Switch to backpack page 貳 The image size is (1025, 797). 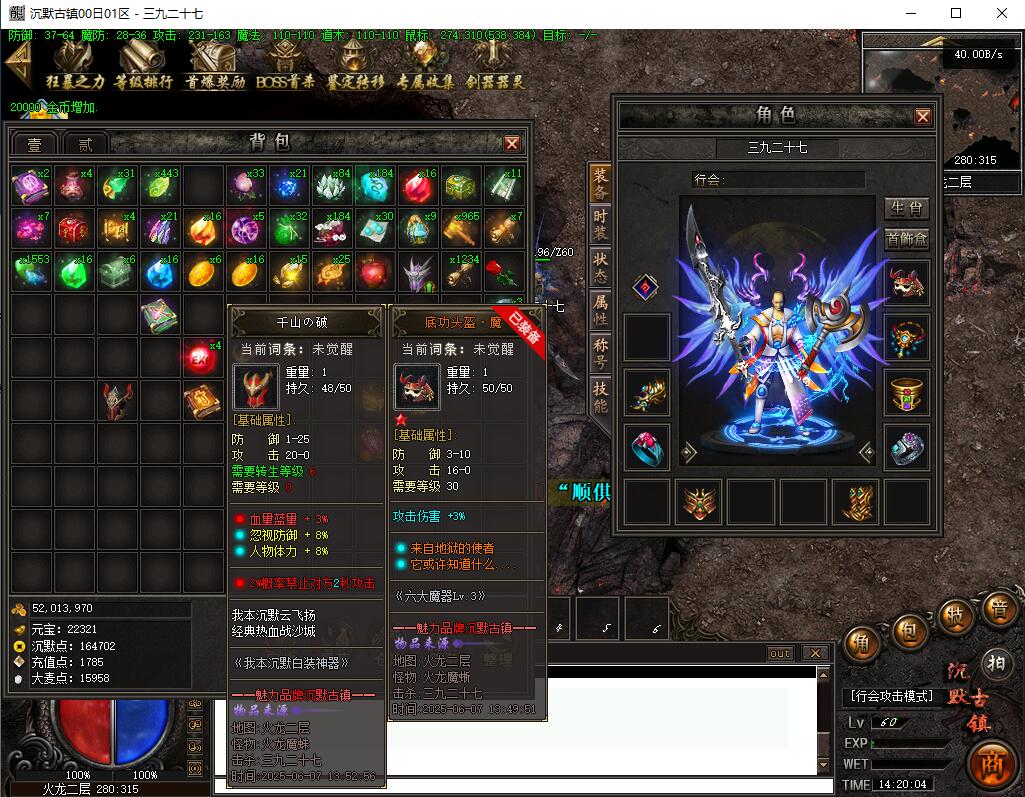[85, 144]
